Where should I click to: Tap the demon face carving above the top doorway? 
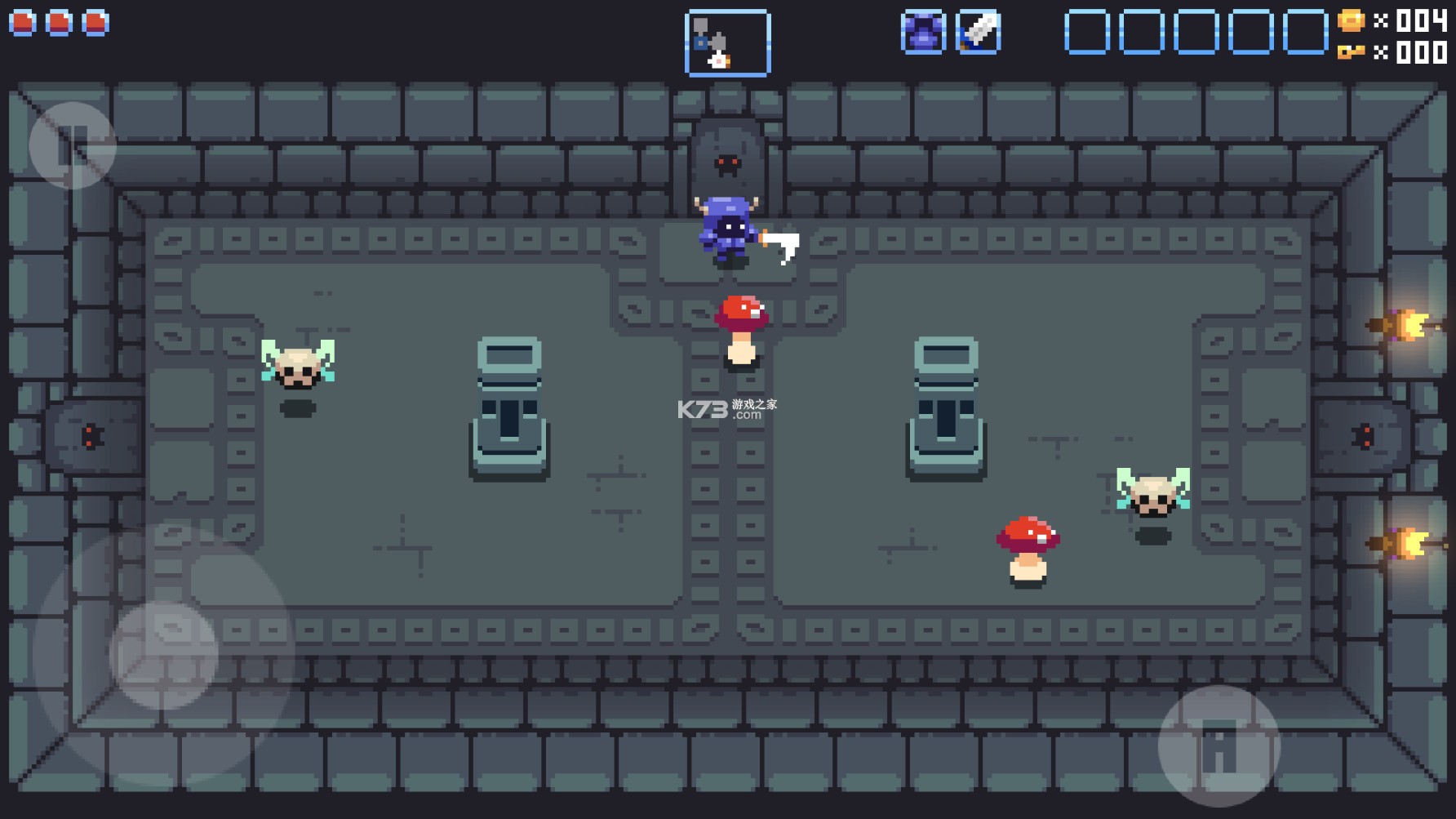(729, 163)
